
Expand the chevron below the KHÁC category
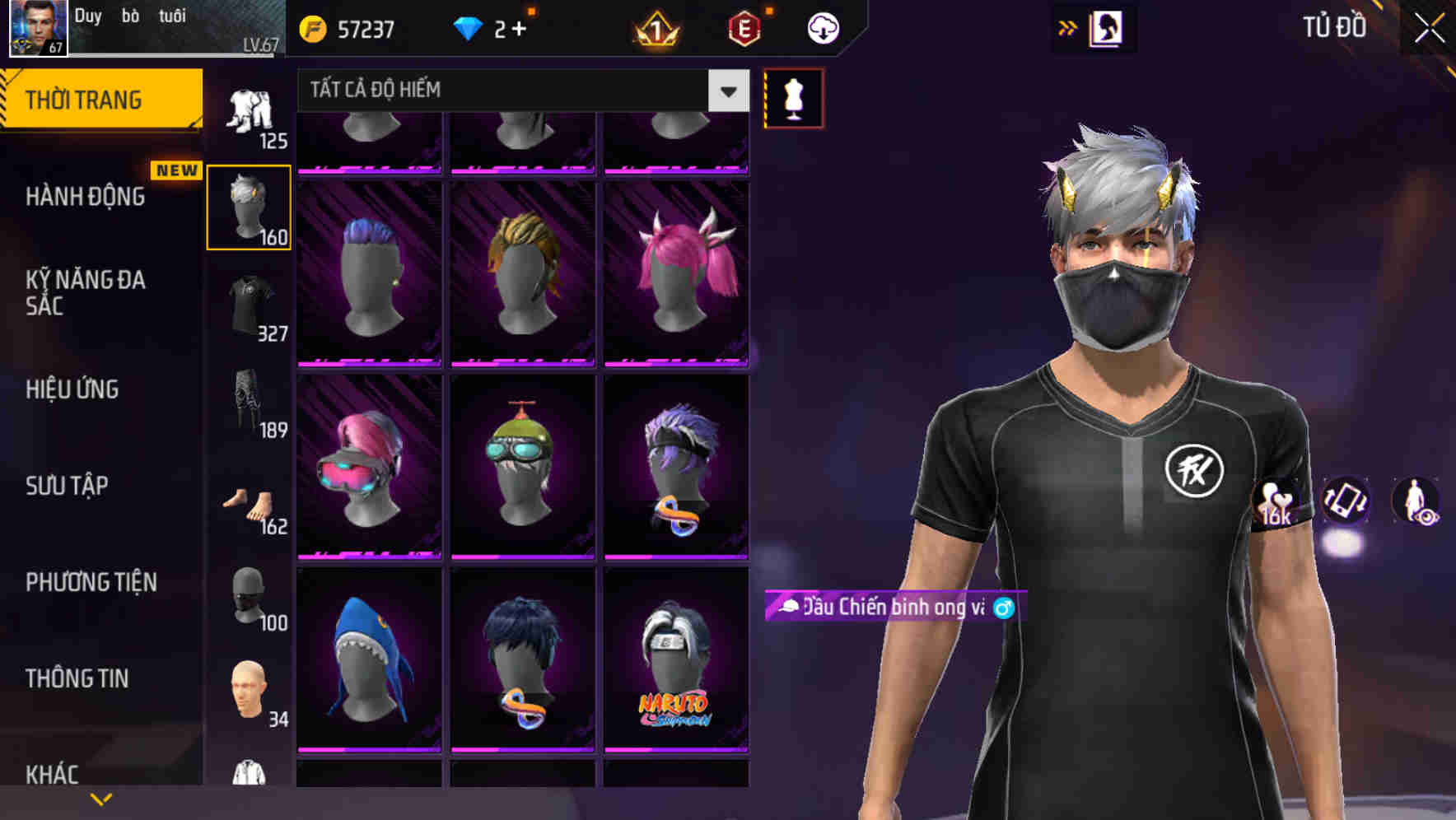(x=101, y=798)
